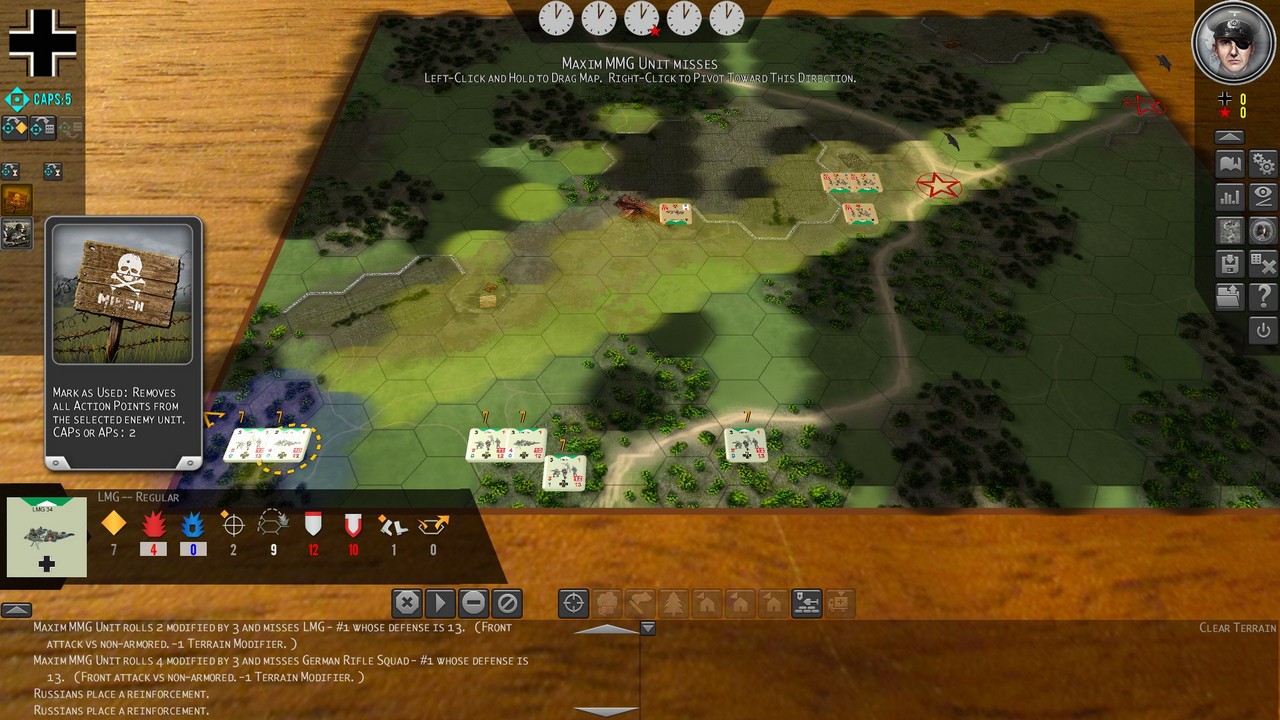Toggle the eye line-of-sight view
Screen dimensions: 1280x720
1264,197
